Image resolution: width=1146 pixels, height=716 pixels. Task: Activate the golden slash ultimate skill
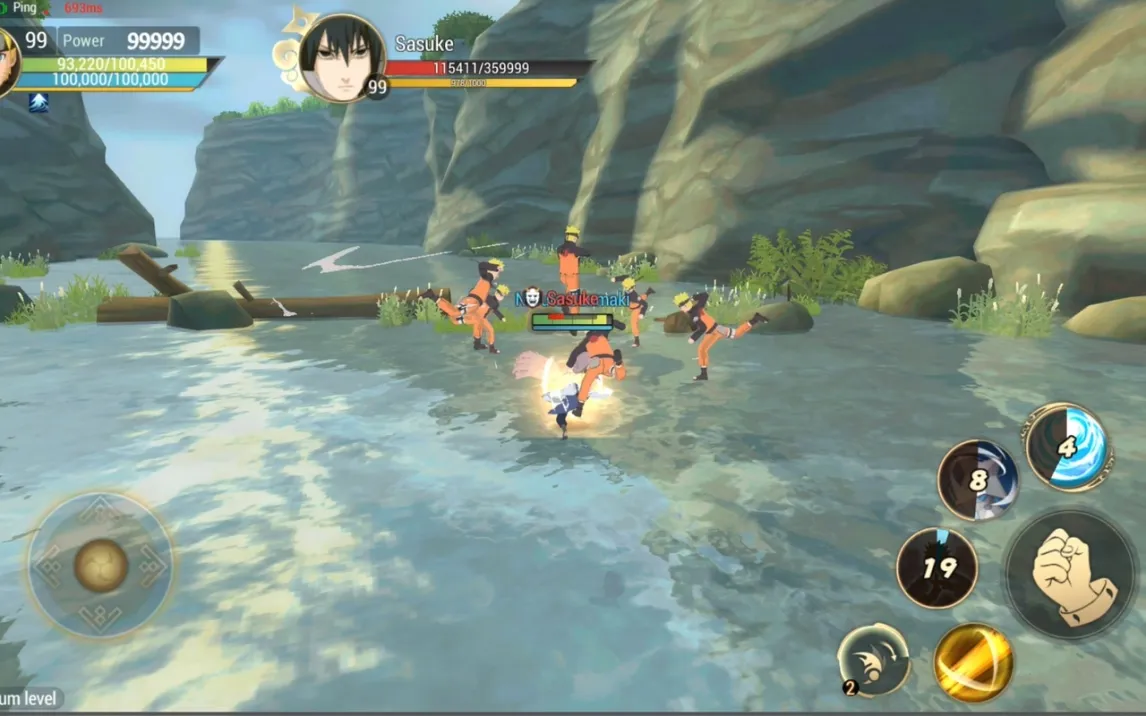coord(973,662)
